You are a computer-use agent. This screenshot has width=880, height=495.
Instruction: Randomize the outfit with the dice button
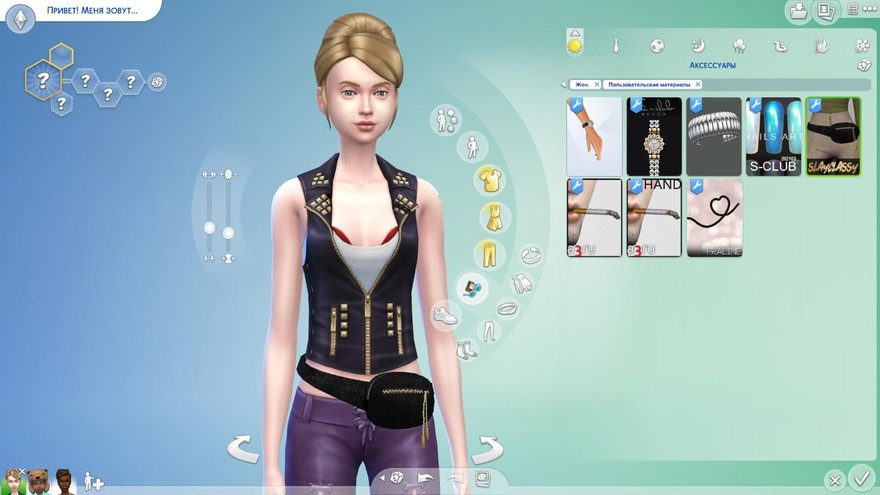click(864, 66)
